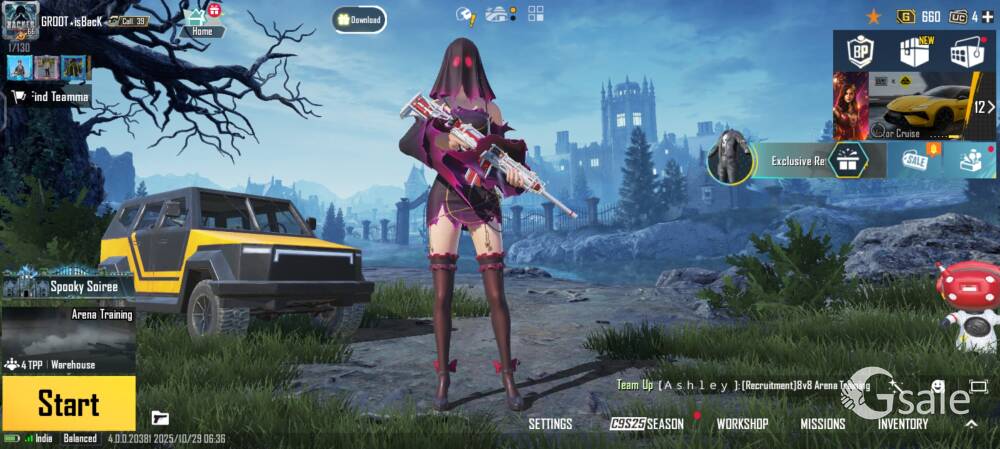
Task: Click the Download button
Action: pyautogui.click(x=360, y=19)
